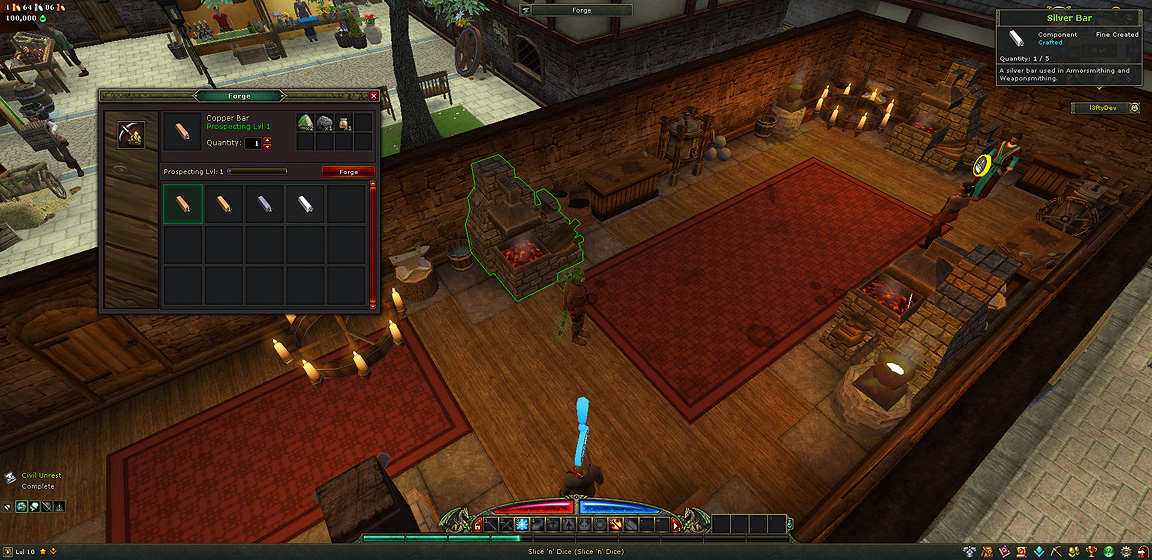This screenshot has height=560, width=1152.
Task: Click the red Forge button
Action: (x=348, y=172)
